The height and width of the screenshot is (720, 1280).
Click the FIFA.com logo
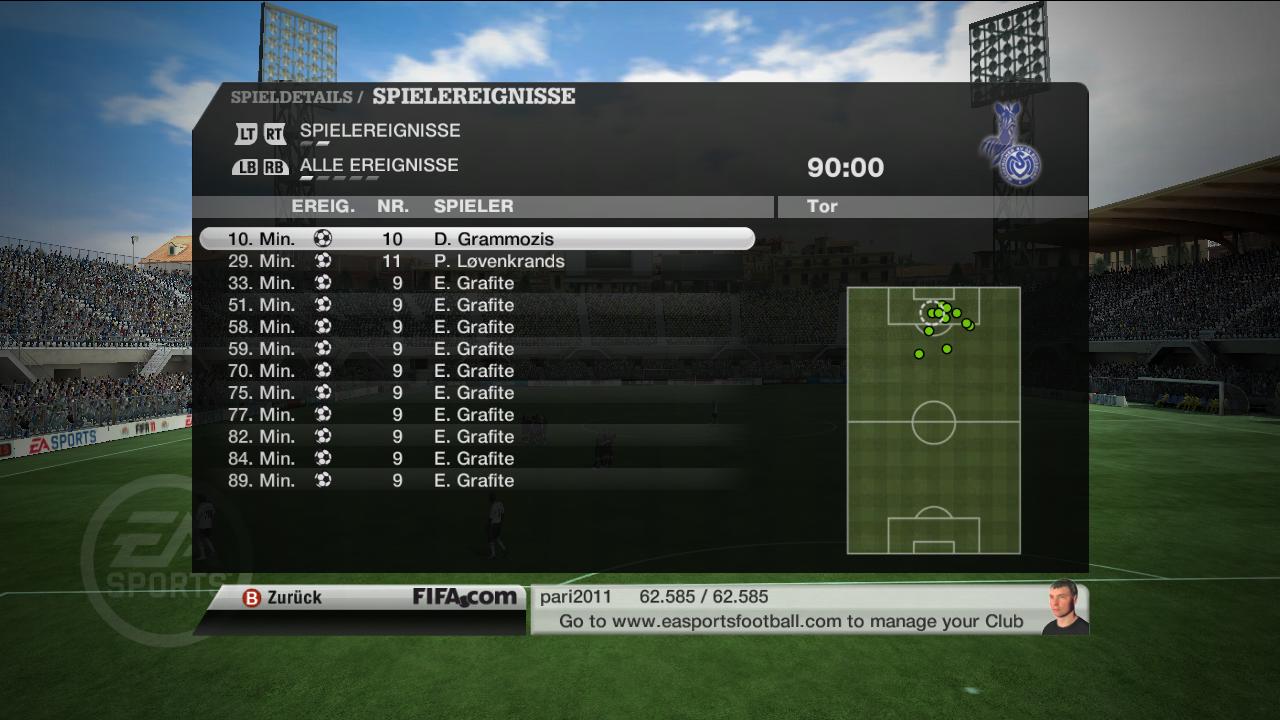click(465, 597)
